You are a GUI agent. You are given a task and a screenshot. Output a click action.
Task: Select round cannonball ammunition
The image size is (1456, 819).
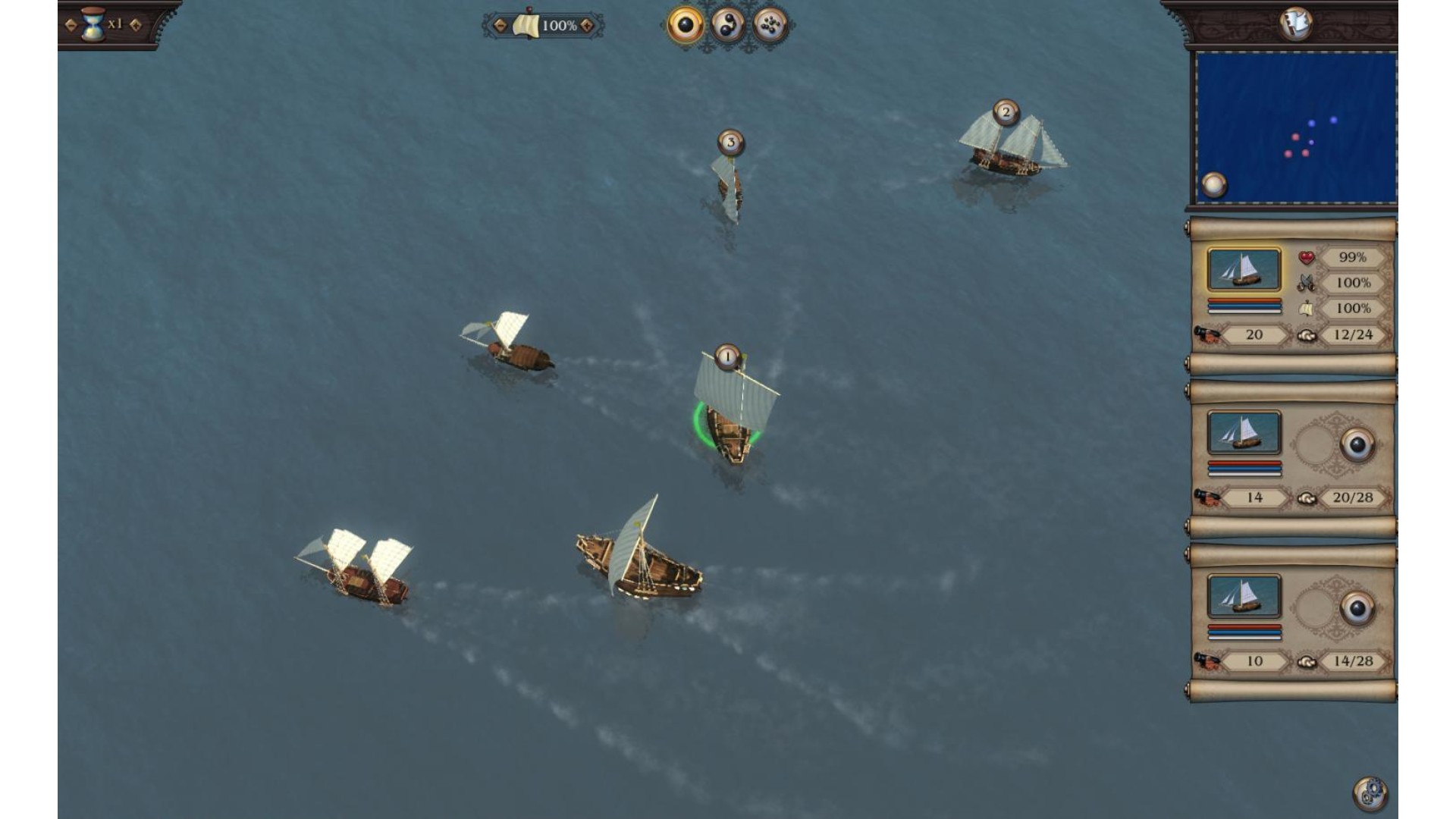tap(685, 26)
